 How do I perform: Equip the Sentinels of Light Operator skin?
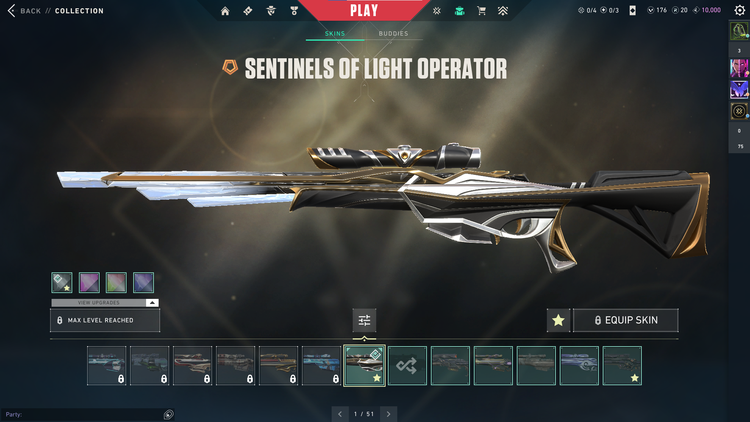coord(626,320)
